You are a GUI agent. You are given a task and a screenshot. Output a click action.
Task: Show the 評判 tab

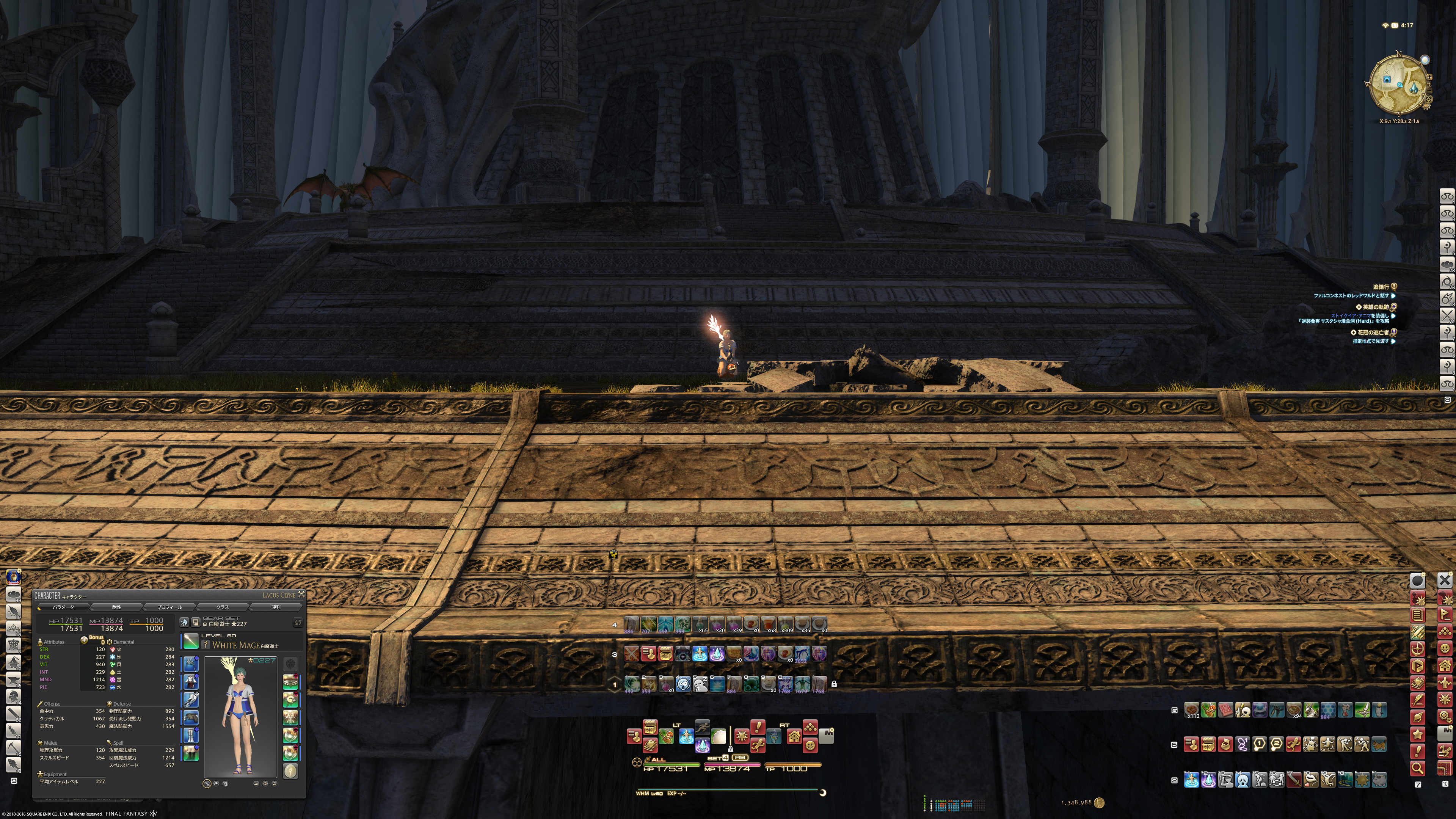point(276,607)
